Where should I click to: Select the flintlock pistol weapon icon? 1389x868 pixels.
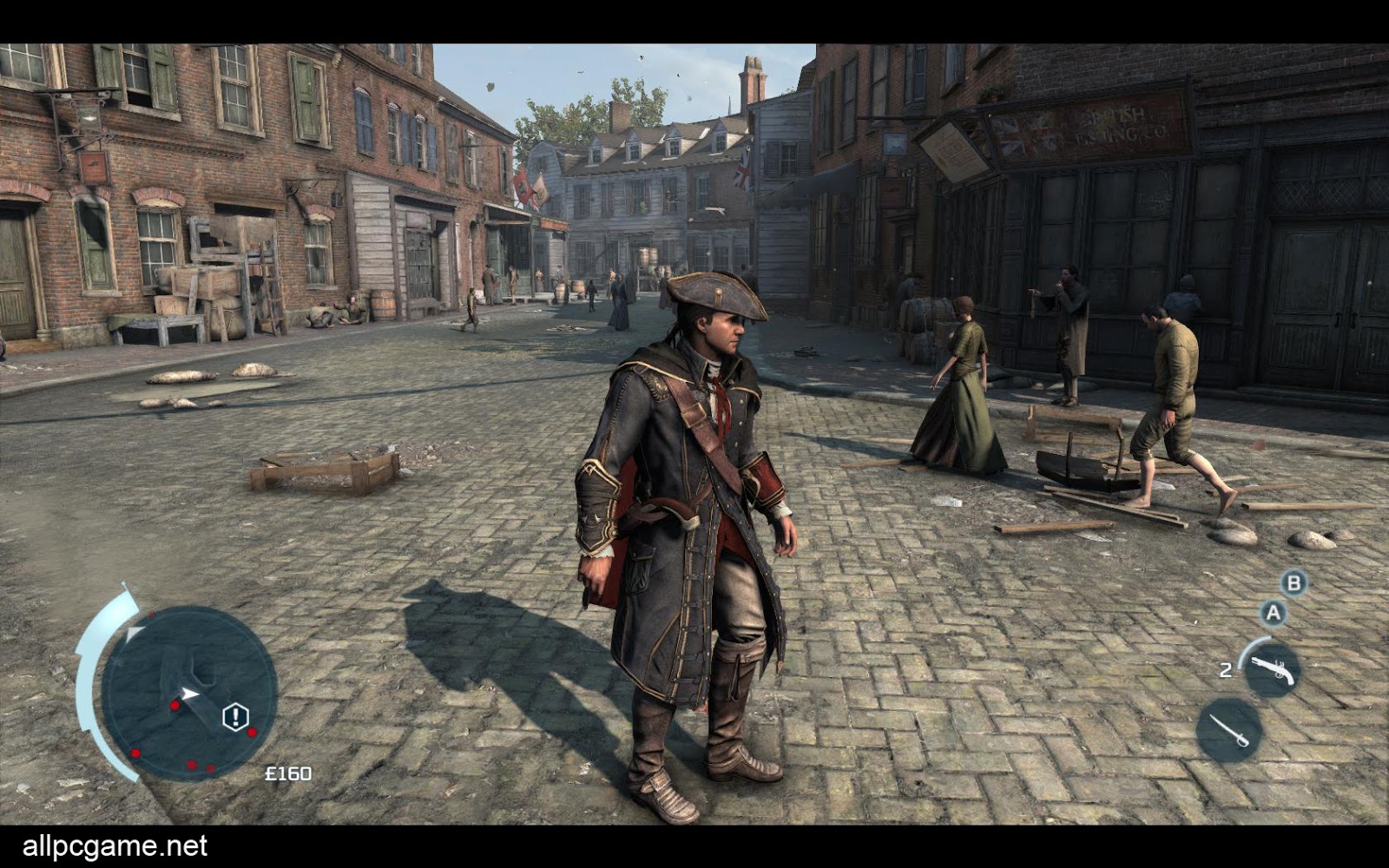(1272, 670)
